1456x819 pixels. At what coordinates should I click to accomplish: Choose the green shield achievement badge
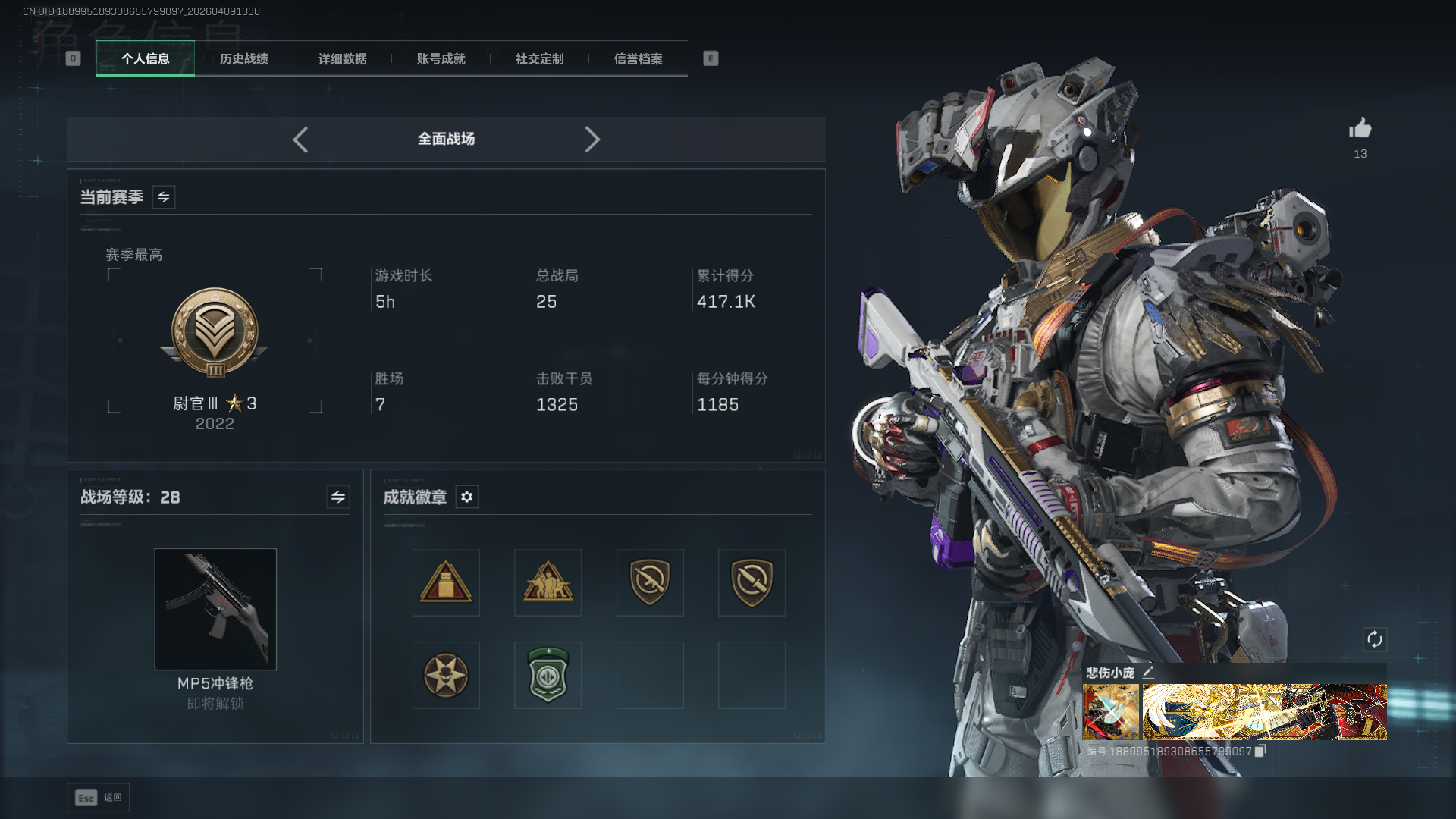point(548,675)
